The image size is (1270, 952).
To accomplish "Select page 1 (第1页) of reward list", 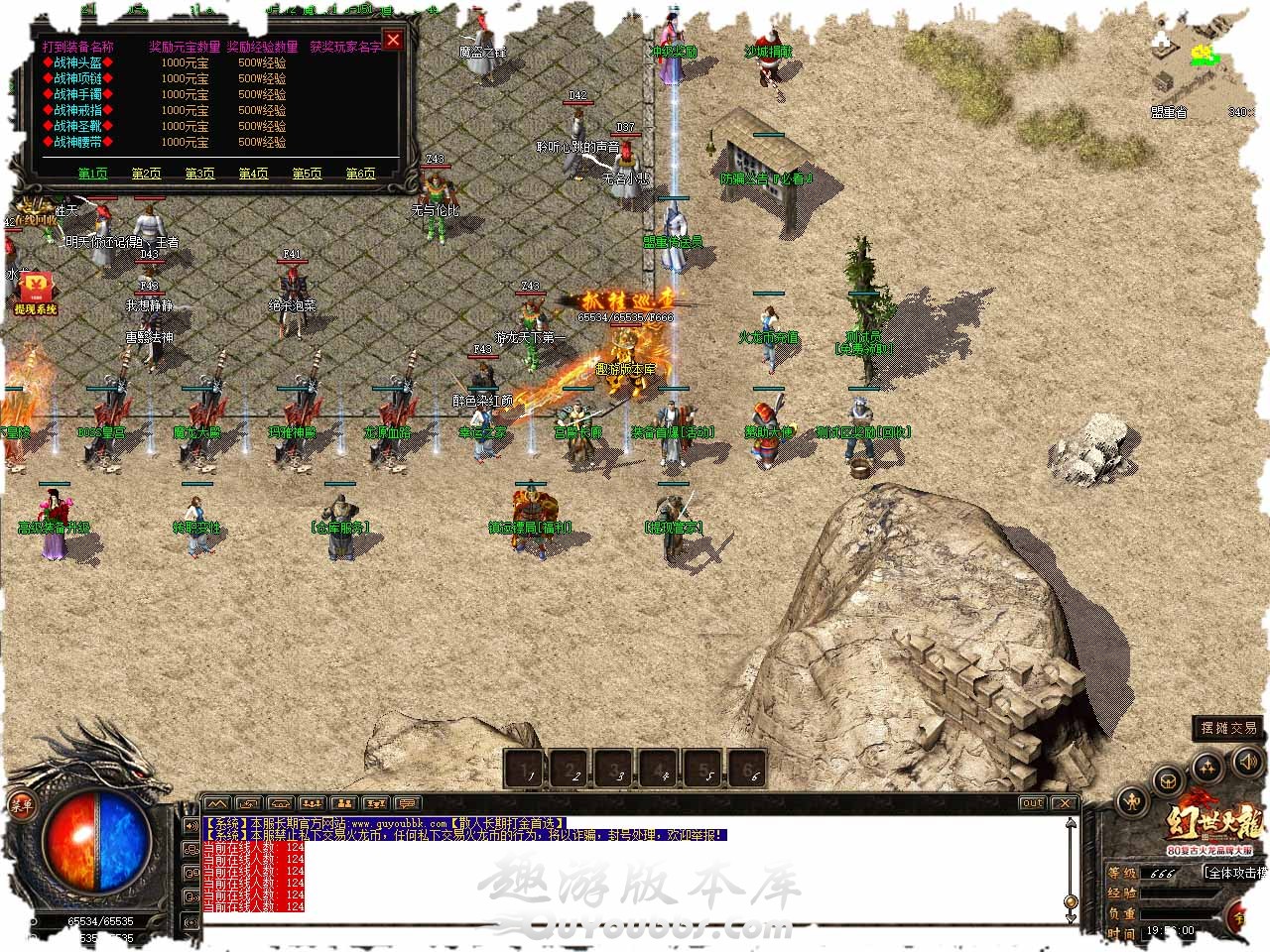I will (x=92, y=174).
